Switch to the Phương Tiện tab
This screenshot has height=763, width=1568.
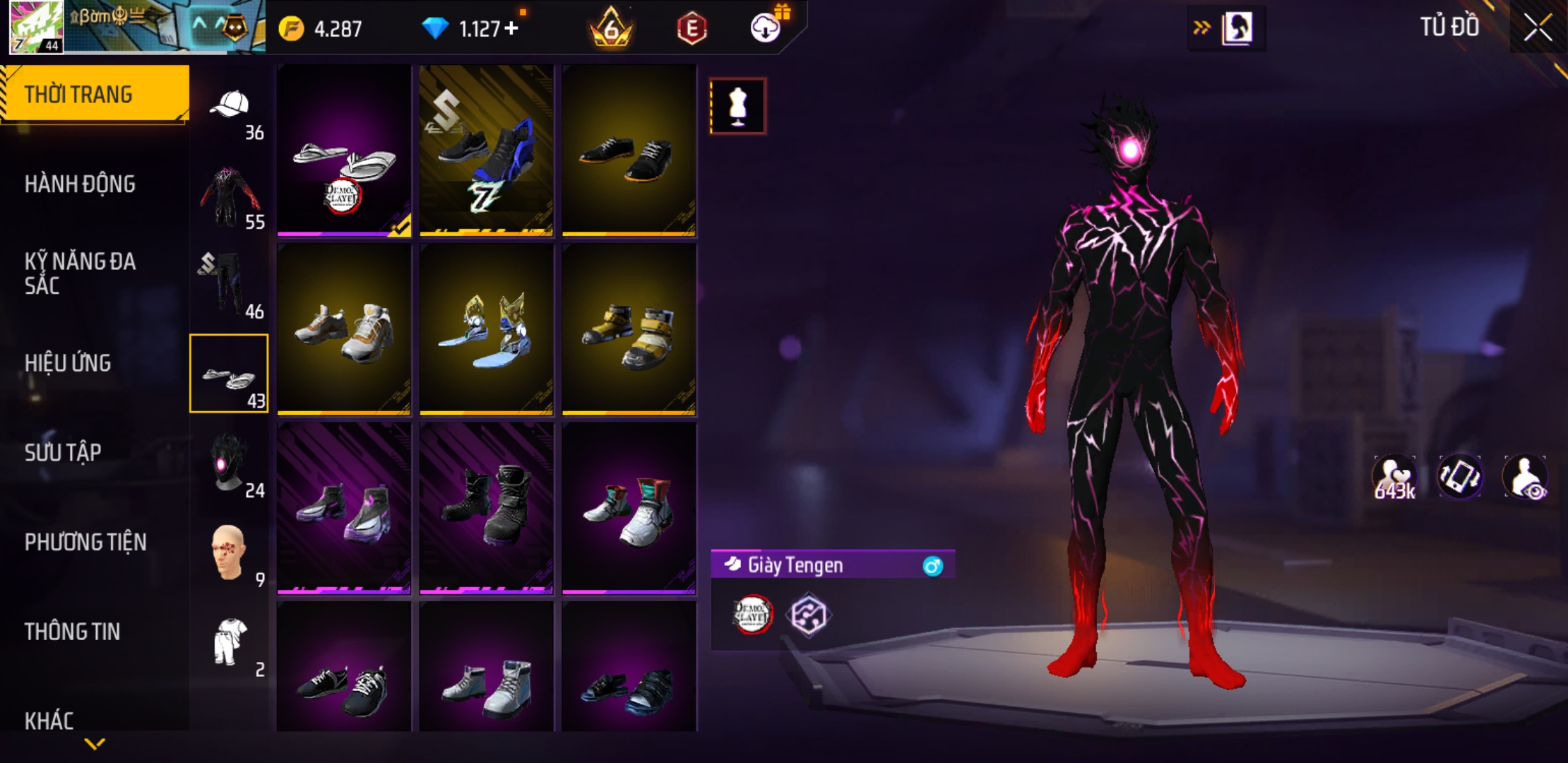(85, 543)
